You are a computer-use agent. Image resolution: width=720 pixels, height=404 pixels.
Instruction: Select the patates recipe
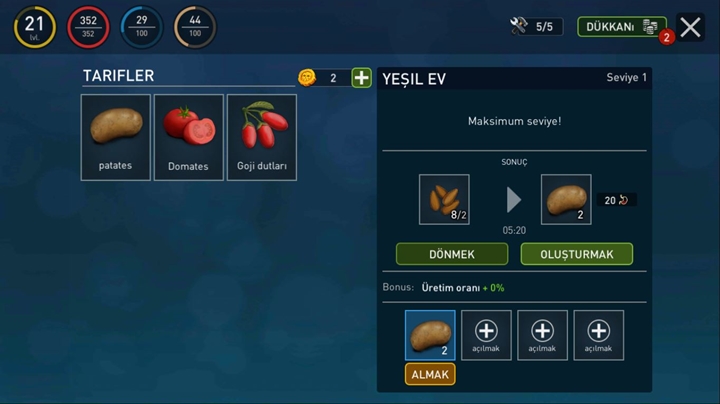pos(116,137)
